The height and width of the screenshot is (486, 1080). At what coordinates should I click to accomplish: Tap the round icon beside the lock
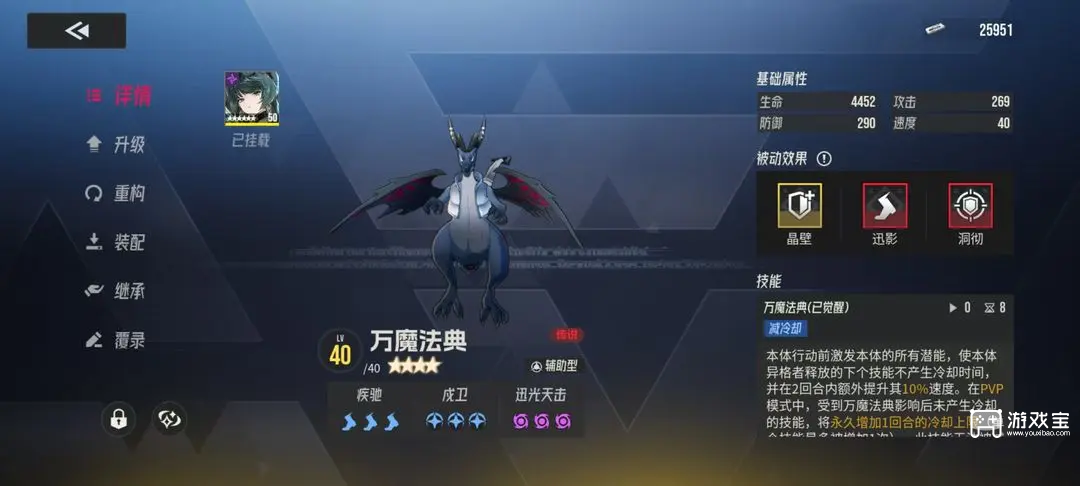pyautogui.click(x=169, y=420)
